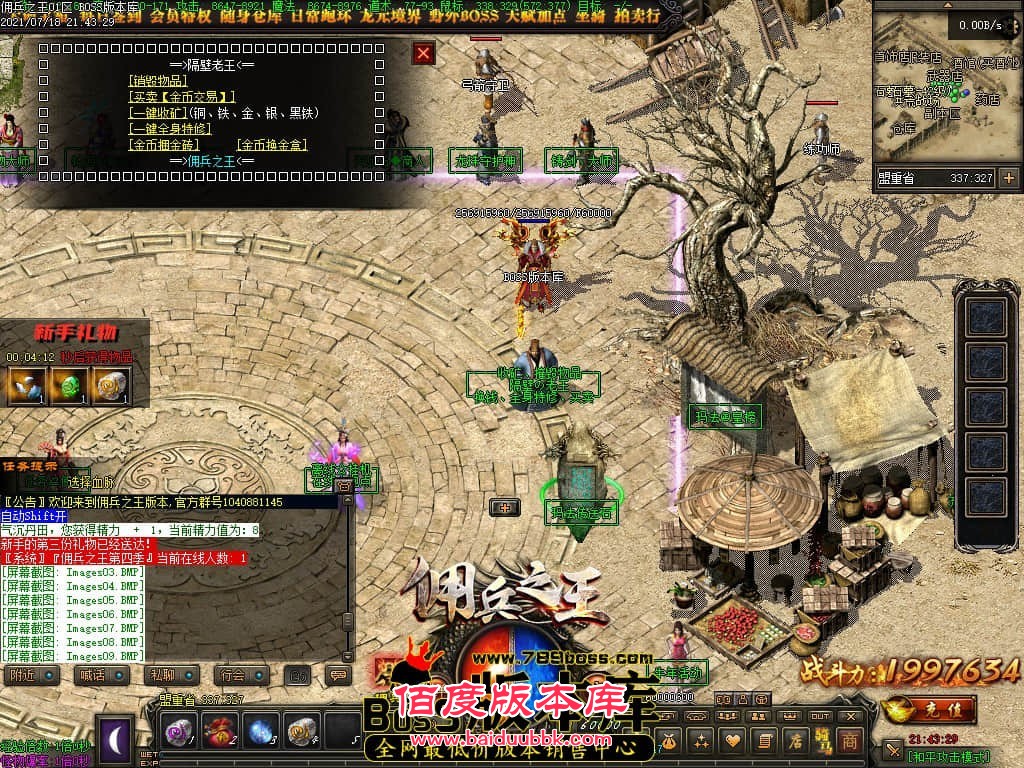Click the 金币捆金砖 option
Viewport: 1024px width, 768px height.
pos(158,145)
